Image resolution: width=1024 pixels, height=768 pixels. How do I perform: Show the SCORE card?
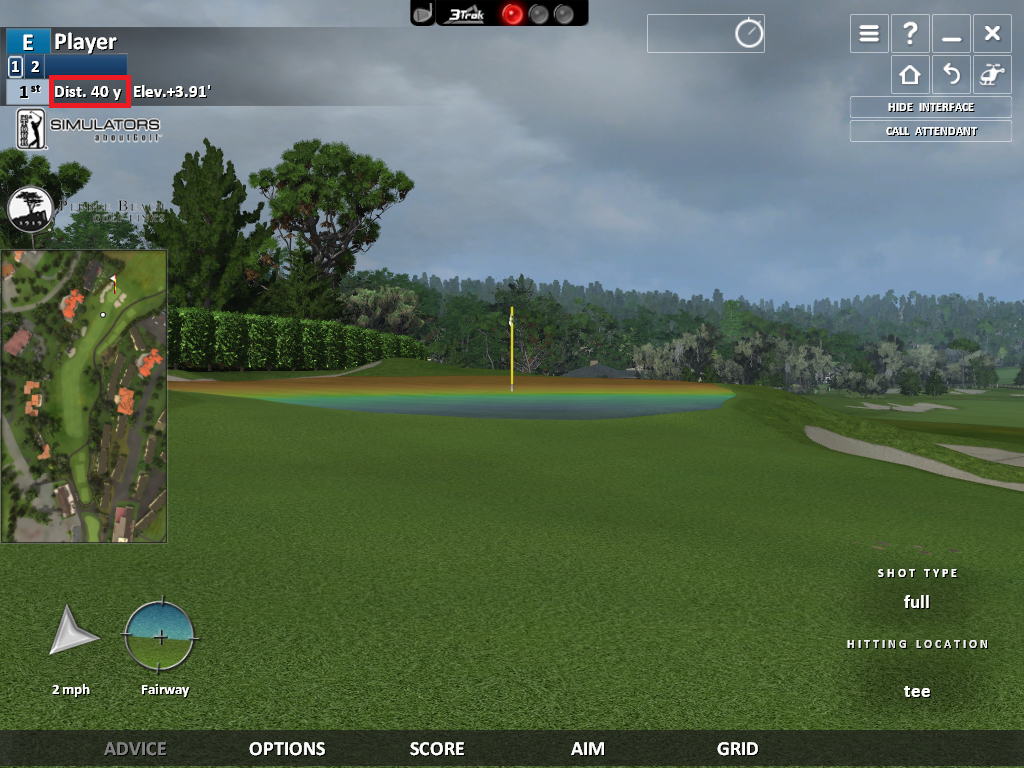click(437, 749)
